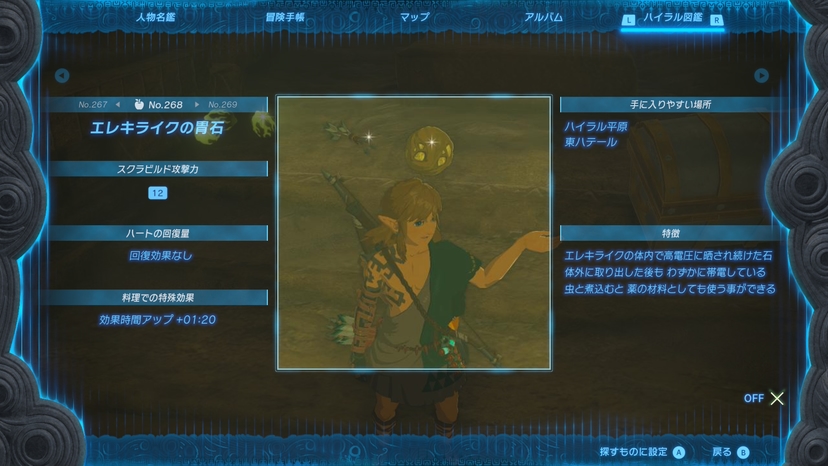The height and width of the screenshot is (466, 828).
Task: Switch to the 人物名鑑 tab
Action: (x=156, y=17)
